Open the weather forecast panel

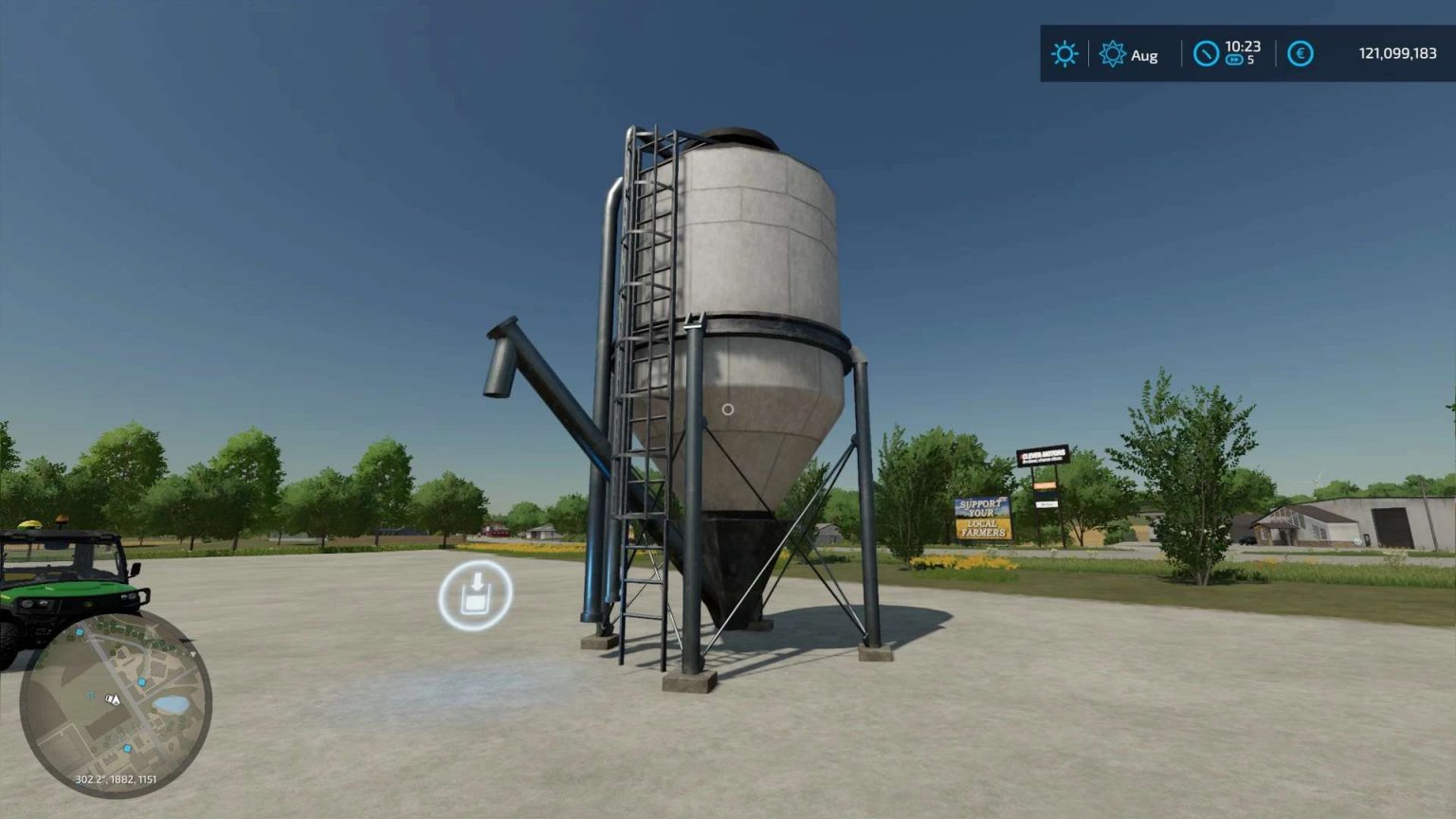(x=1065, y=54)
